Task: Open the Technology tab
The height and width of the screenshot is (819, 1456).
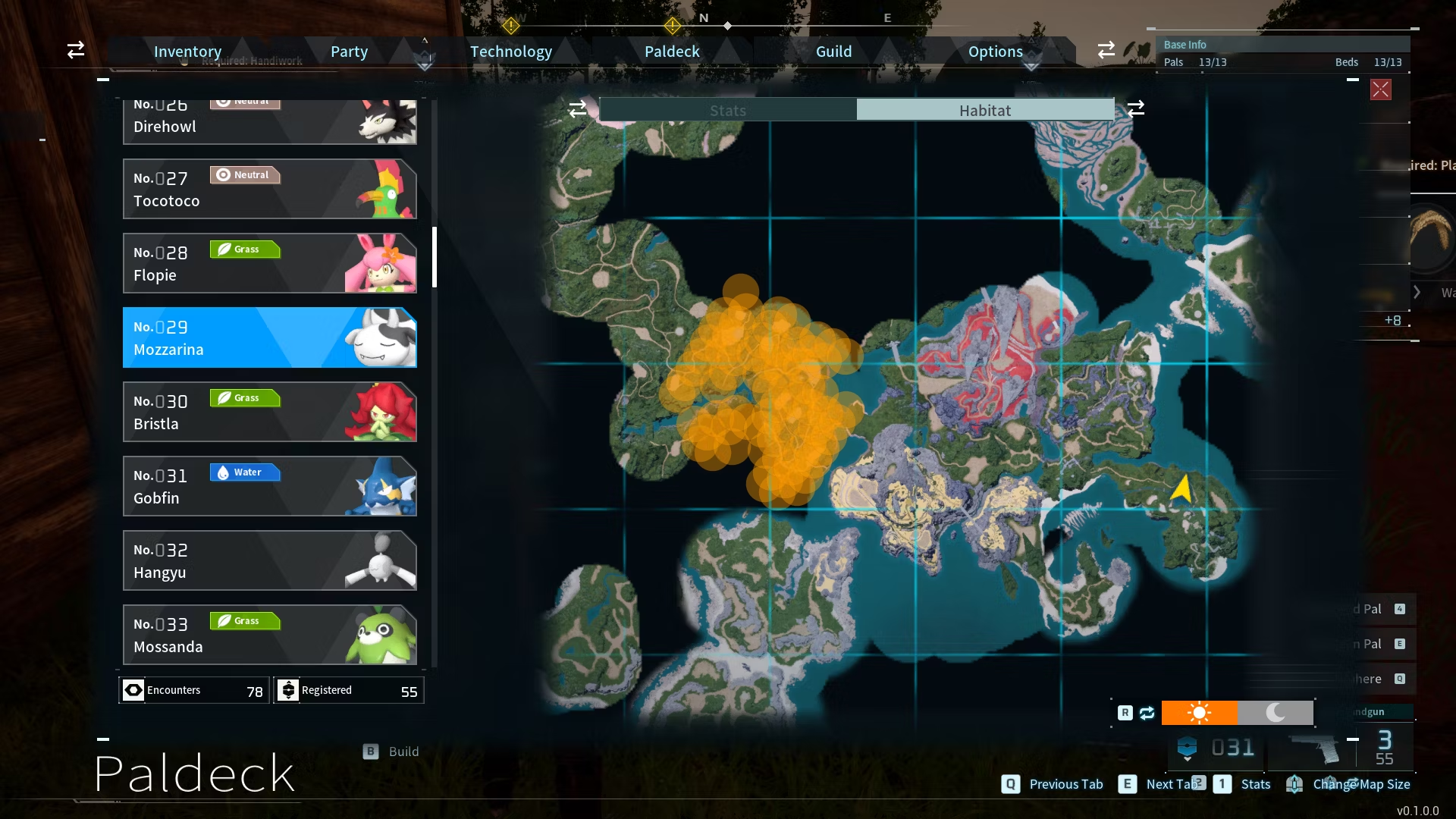Action: pyautogui.click(x=511, y=52)
